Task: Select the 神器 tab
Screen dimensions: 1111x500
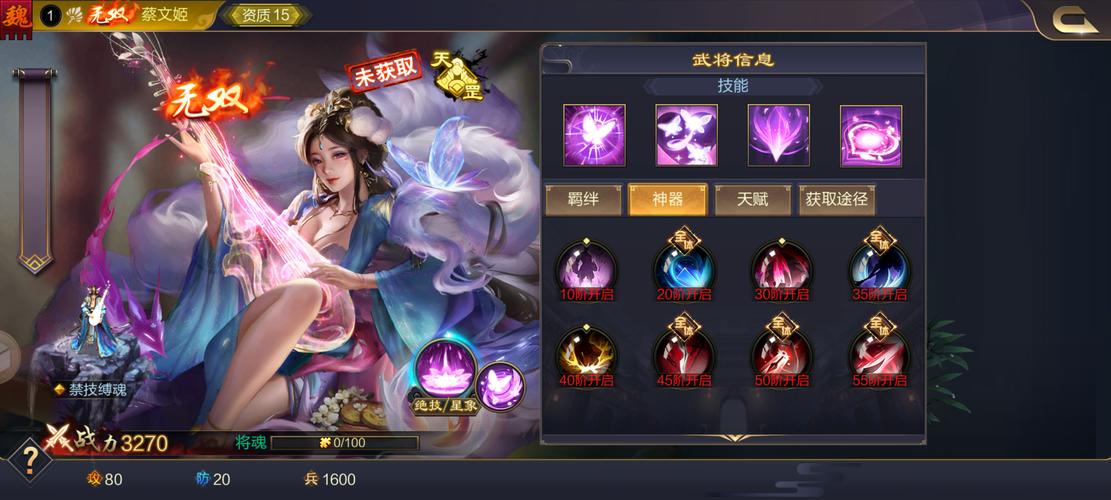Action: [x=667, y=200]
